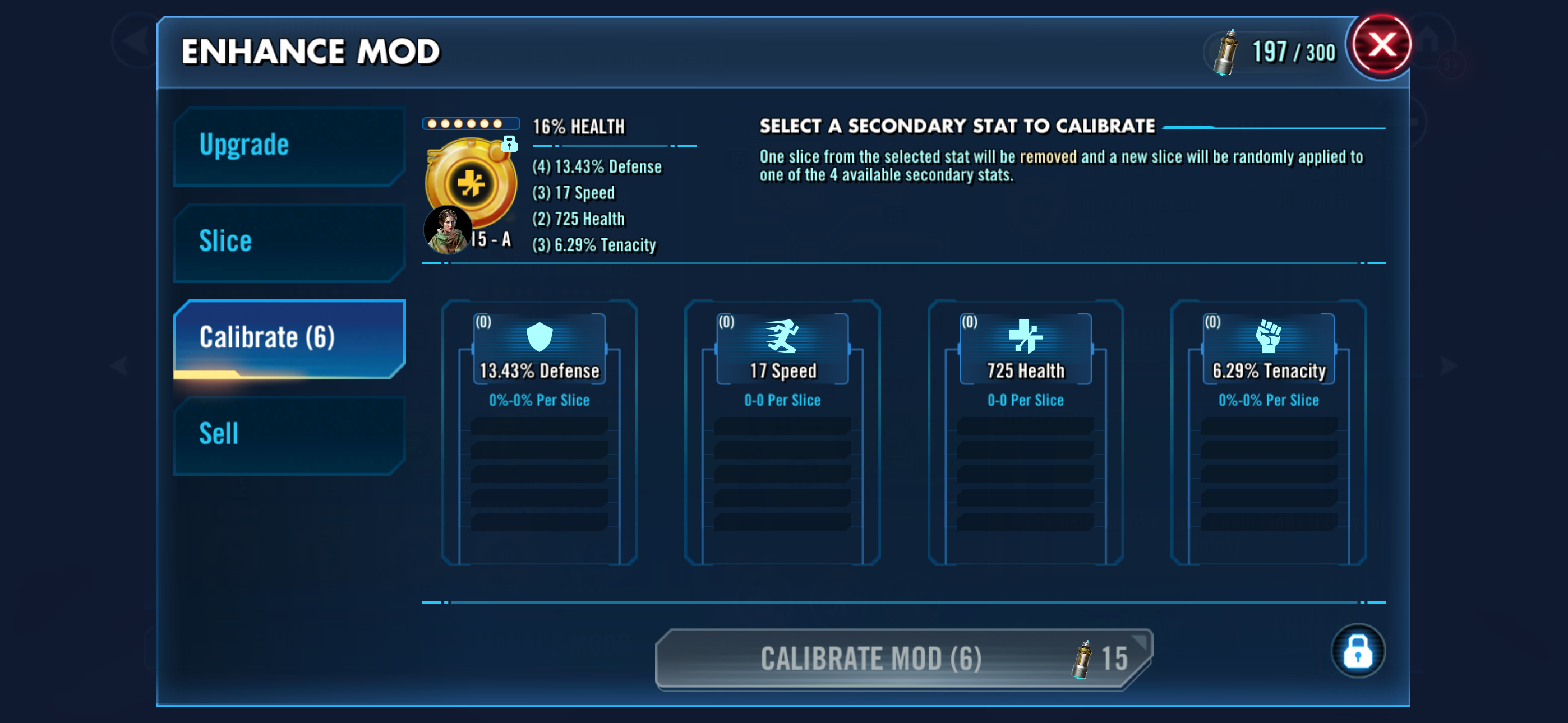Go to the Sell tab
The width and height of the screenshot is (1568, 723).
click(288, 434)
